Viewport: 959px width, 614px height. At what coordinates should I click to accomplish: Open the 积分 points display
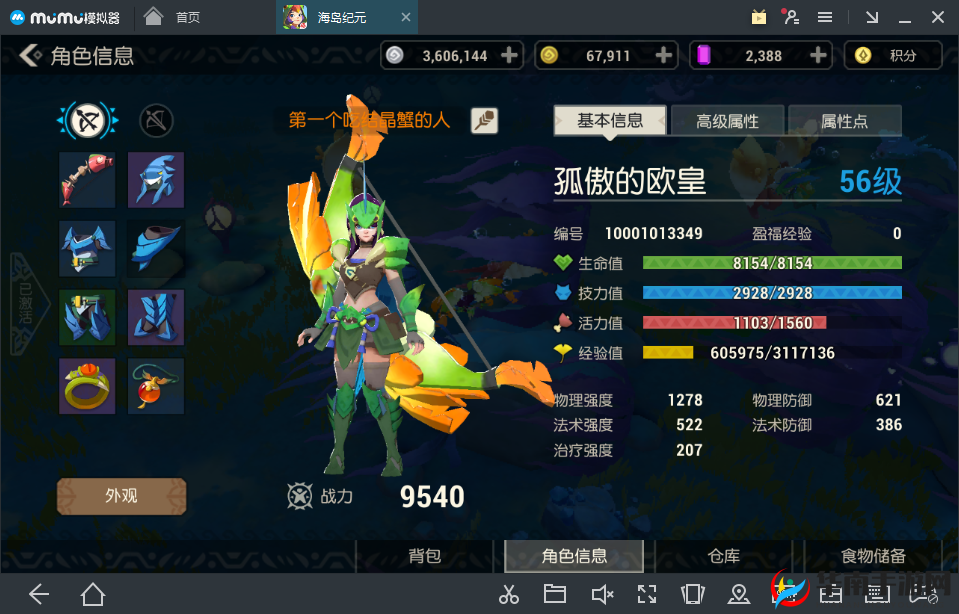892,56
